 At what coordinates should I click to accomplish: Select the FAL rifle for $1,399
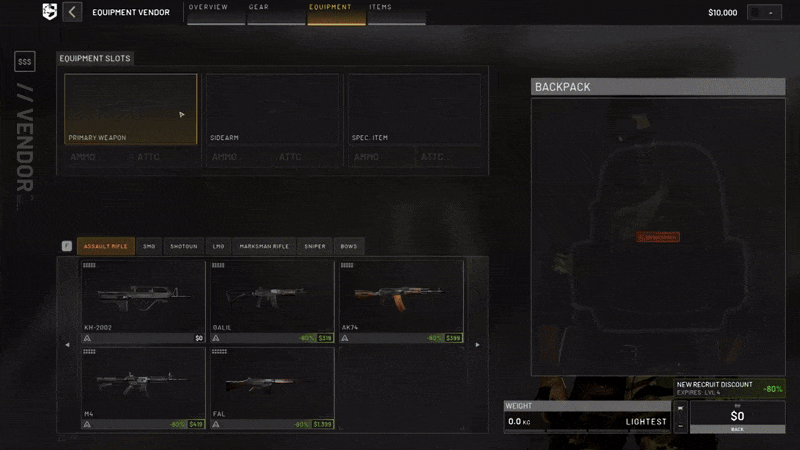(x=271, y=388)
